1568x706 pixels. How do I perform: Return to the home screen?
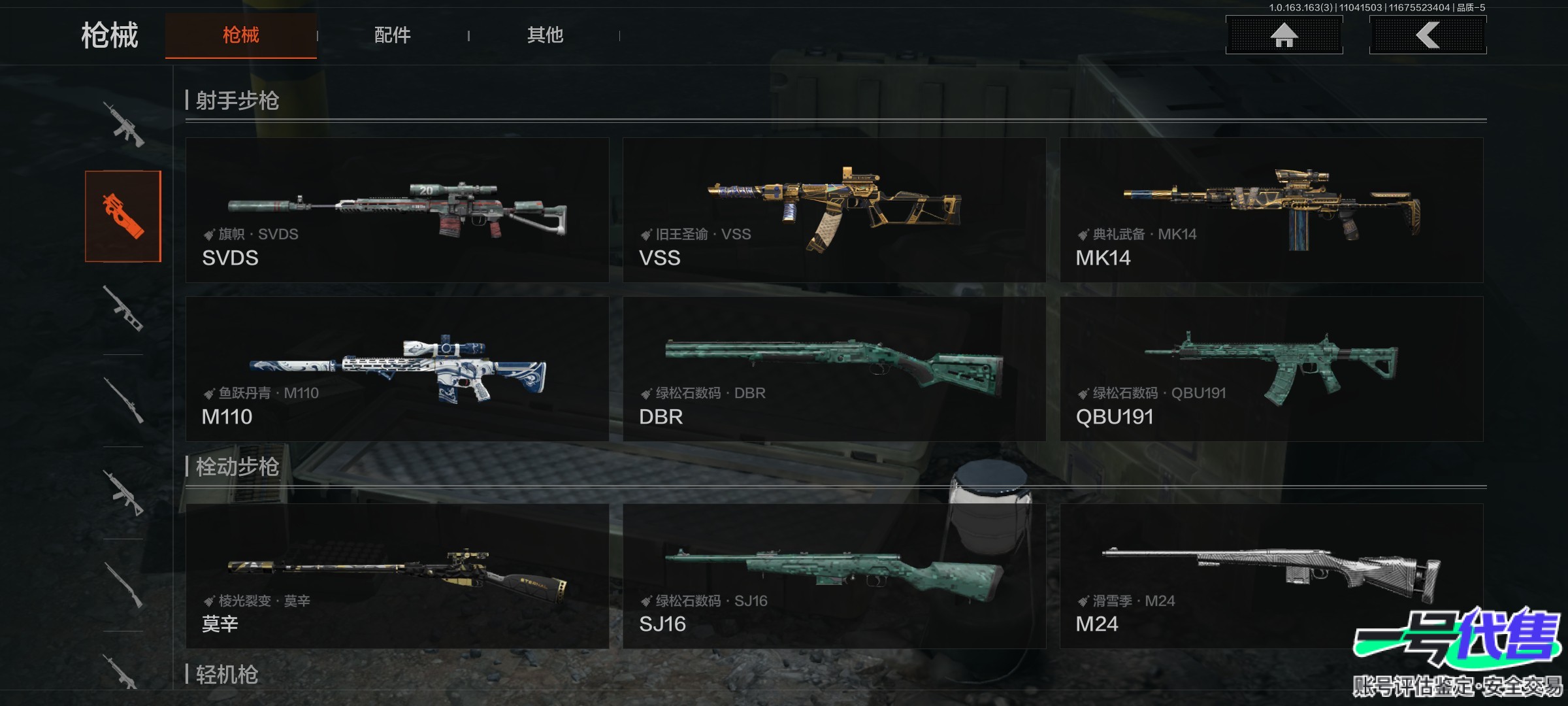tap(1284, 35)
